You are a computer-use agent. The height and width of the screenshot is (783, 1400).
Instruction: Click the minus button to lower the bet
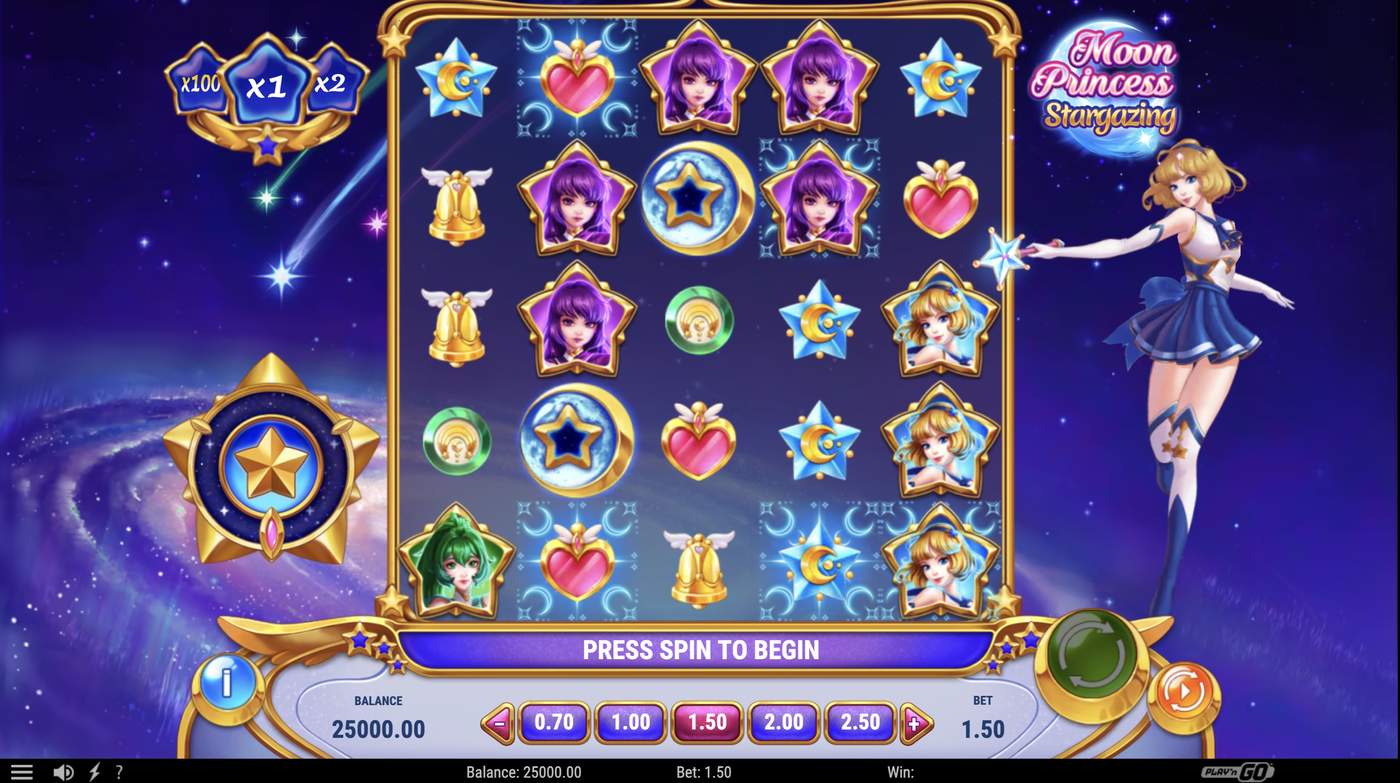(x=500, y=721)
